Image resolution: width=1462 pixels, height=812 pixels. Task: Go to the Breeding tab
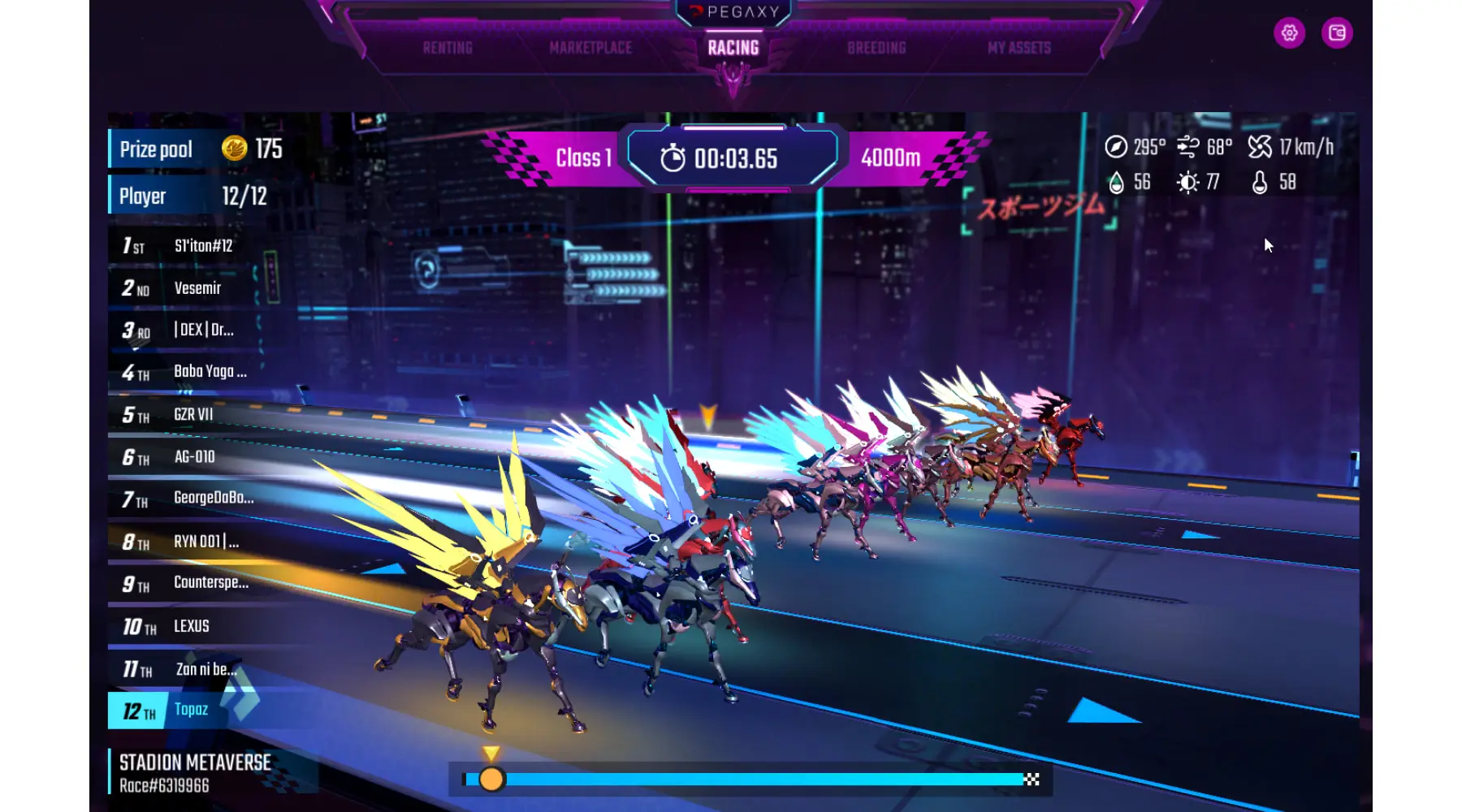876,48
